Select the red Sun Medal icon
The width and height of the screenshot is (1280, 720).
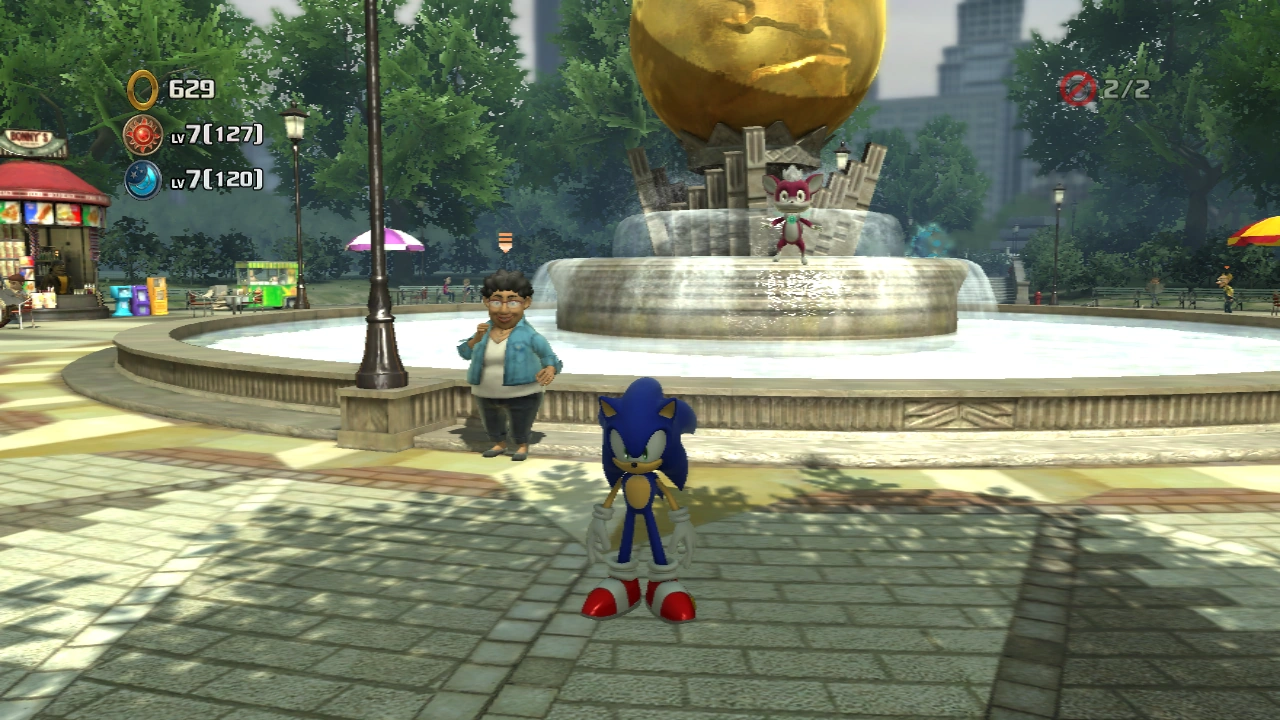pos(143,135)
